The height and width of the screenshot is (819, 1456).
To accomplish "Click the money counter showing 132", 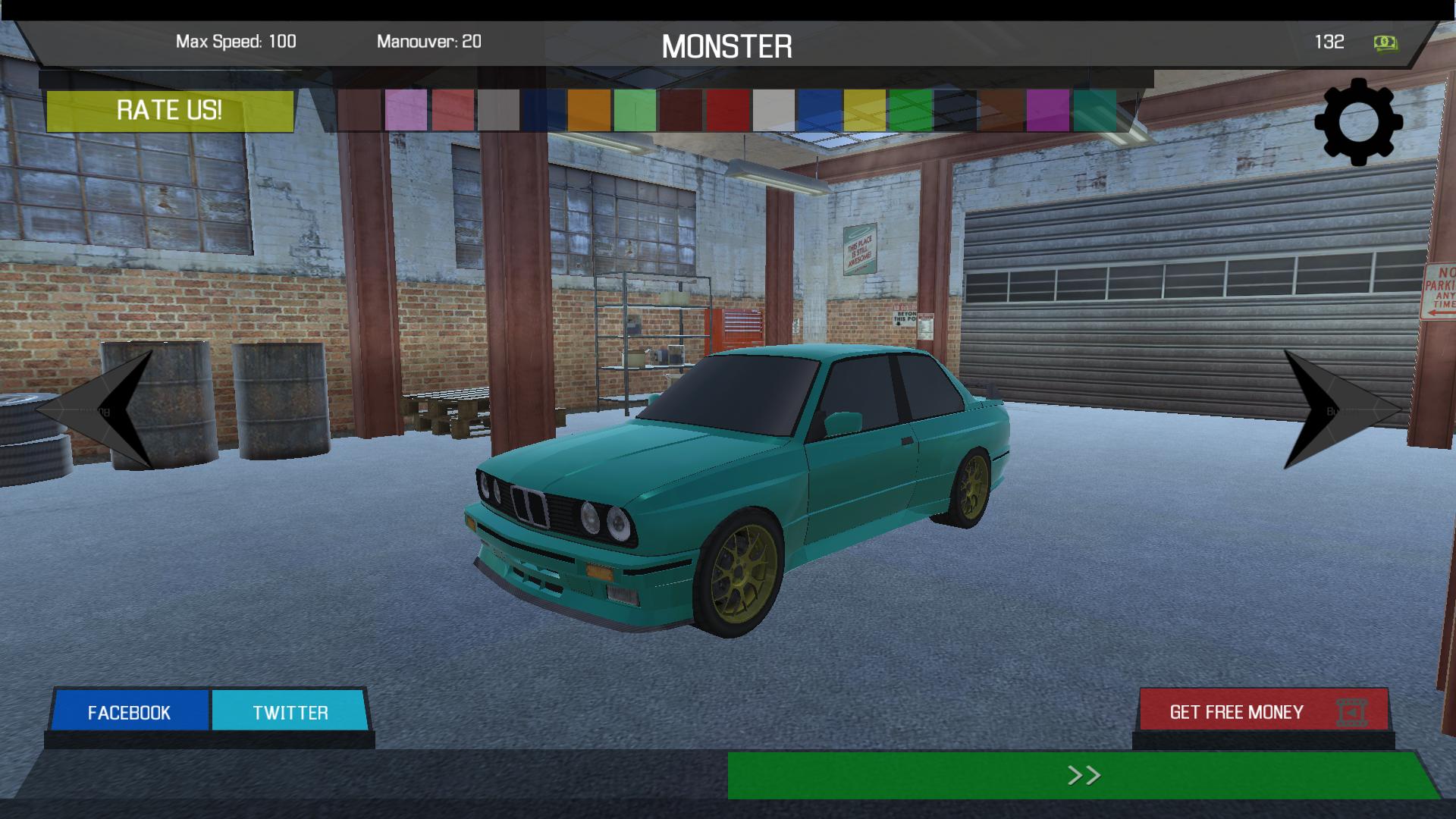I will point(1331,42).
